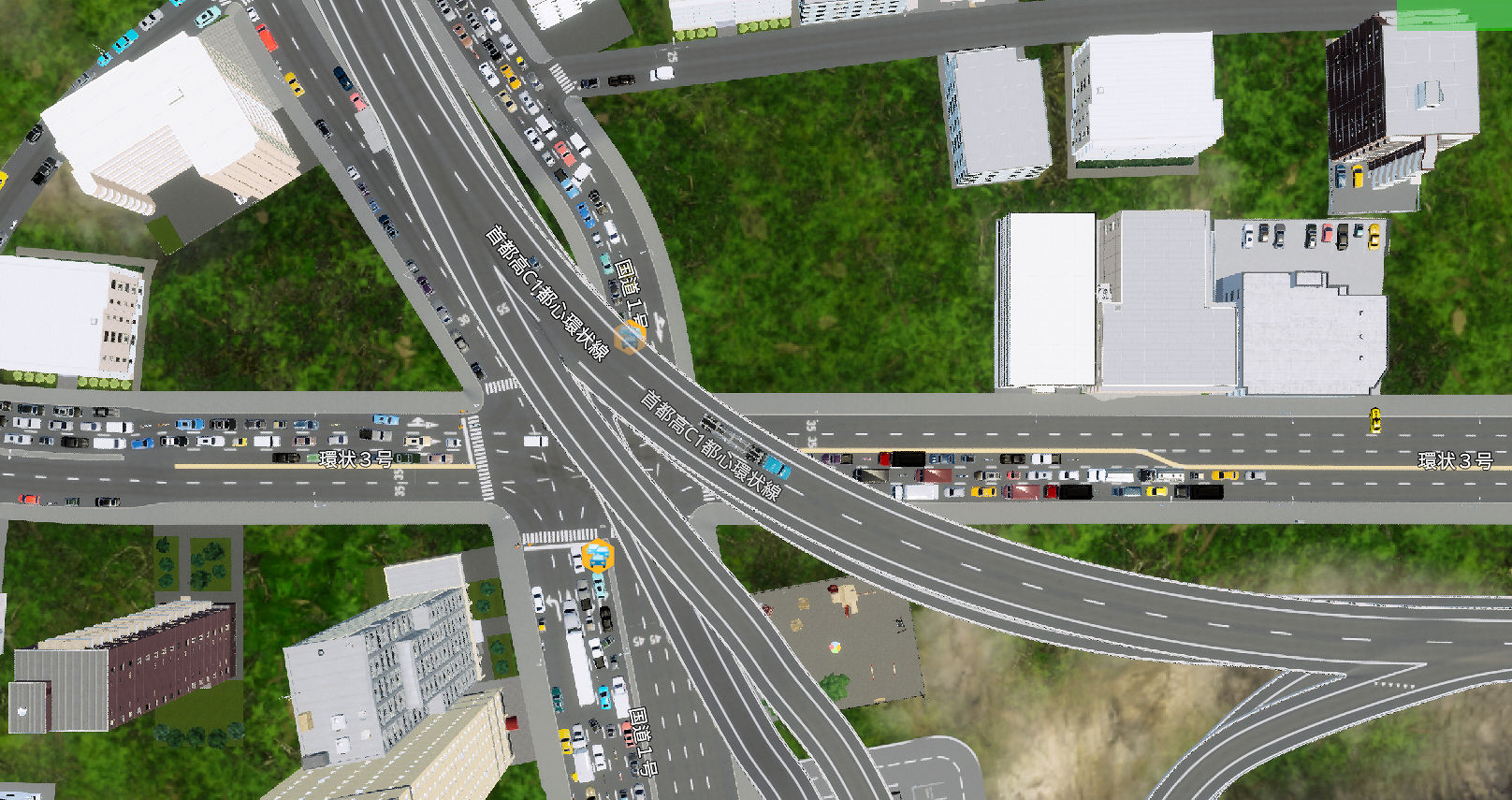Click the solid orange traffic jam marker

coord(597,557)
